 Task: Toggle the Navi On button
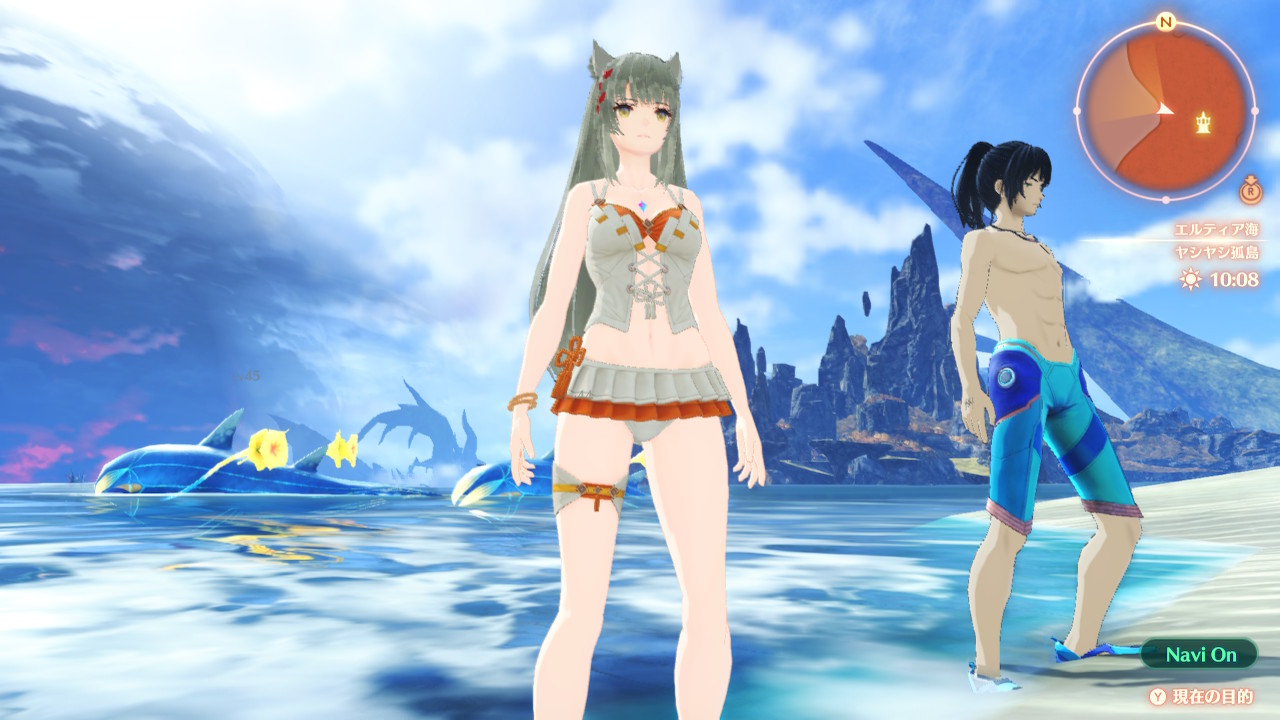[1200, 655]
